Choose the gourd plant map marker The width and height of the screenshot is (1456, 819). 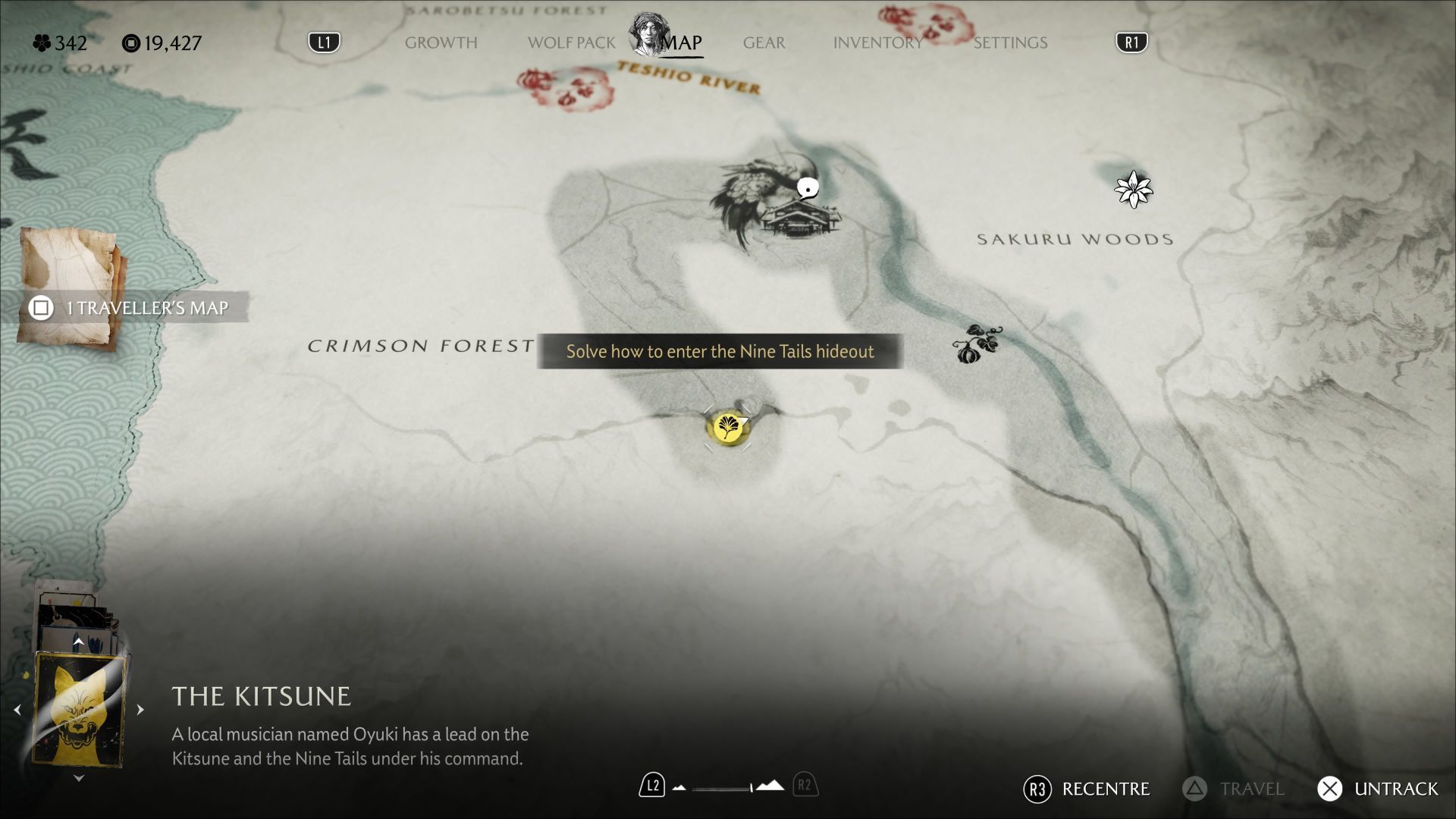click(977, 345)
